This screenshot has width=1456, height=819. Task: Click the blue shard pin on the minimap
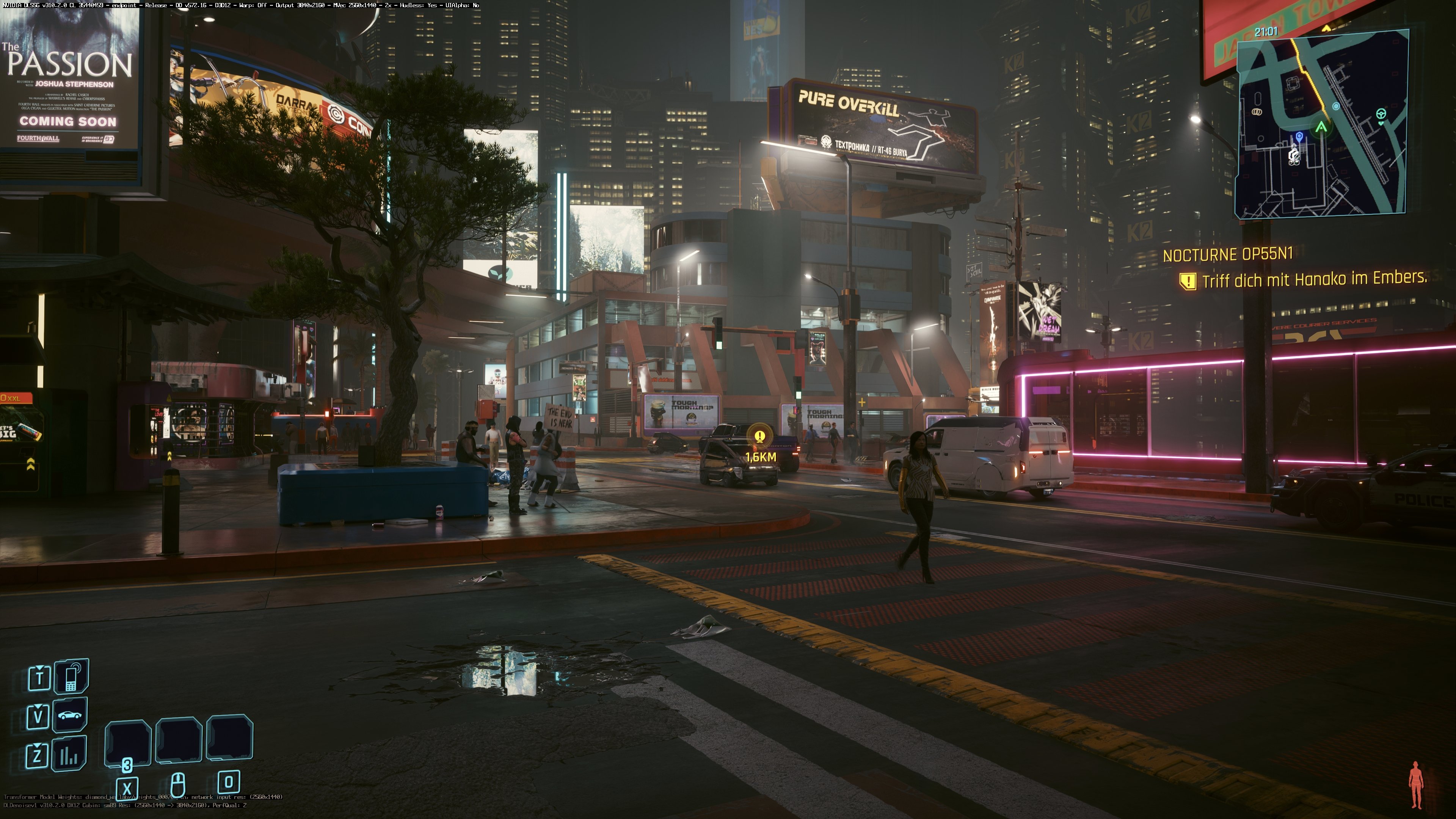pos(1300,136)
